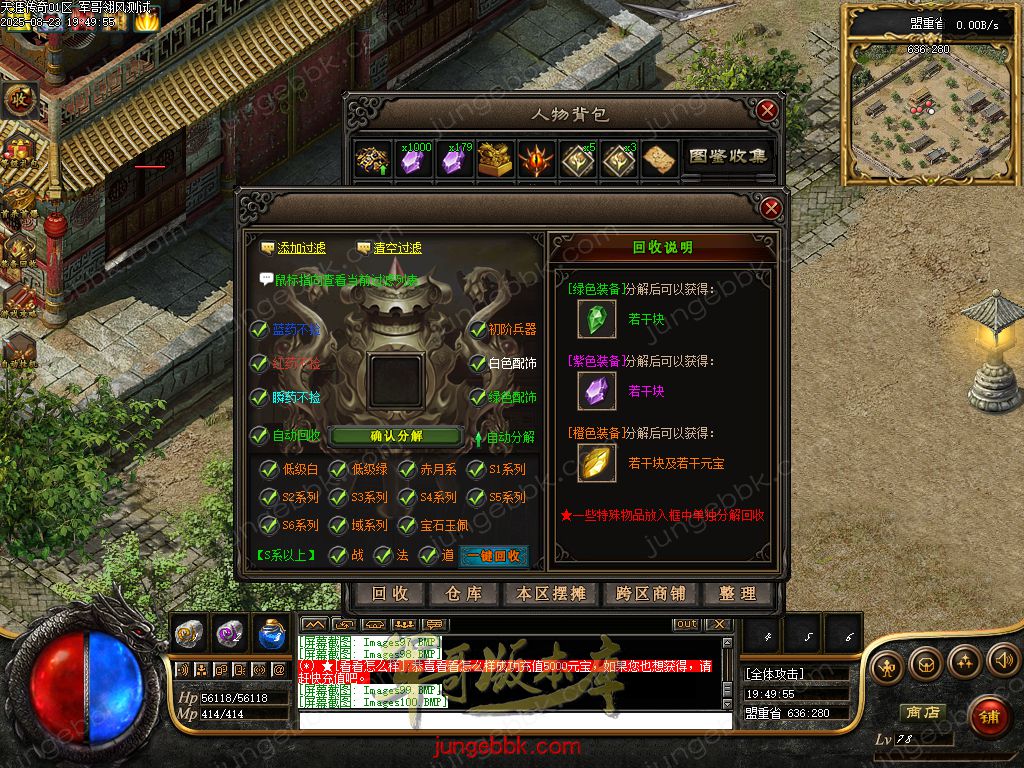Viewport: 1024px width, 768px height.
Task: Toggle the 蓝药不捡 checkbox
Action: click(260, 330)
